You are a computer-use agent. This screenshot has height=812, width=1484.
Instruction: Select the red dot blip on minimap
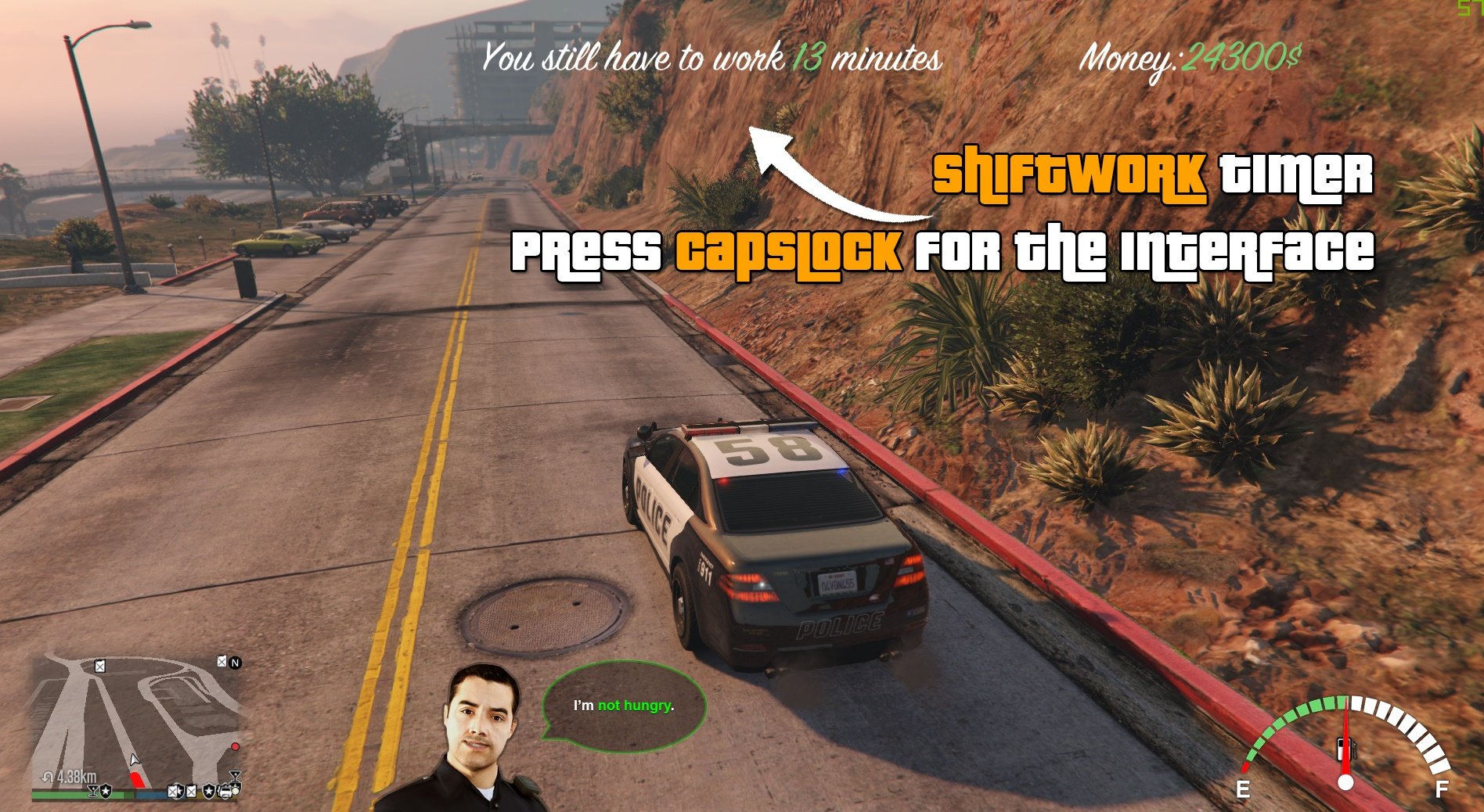pyautogui.click(x=235, y=746)
